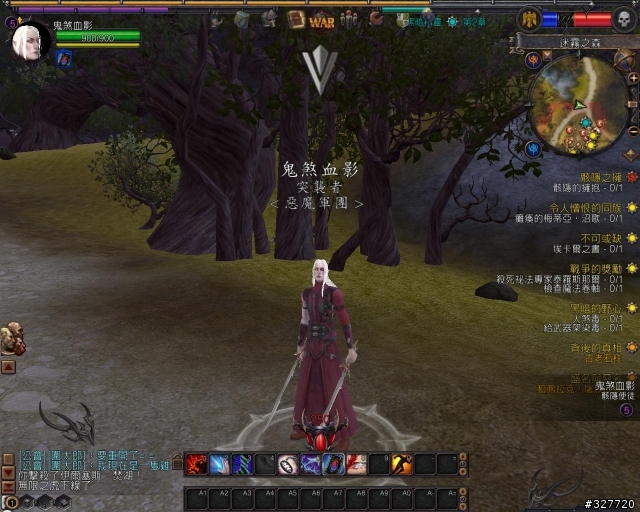Image resolution: width=640 pixels, height=512 pixels.
Task: Activate the red flame ability in slot 1
Action: pos(197,464)
